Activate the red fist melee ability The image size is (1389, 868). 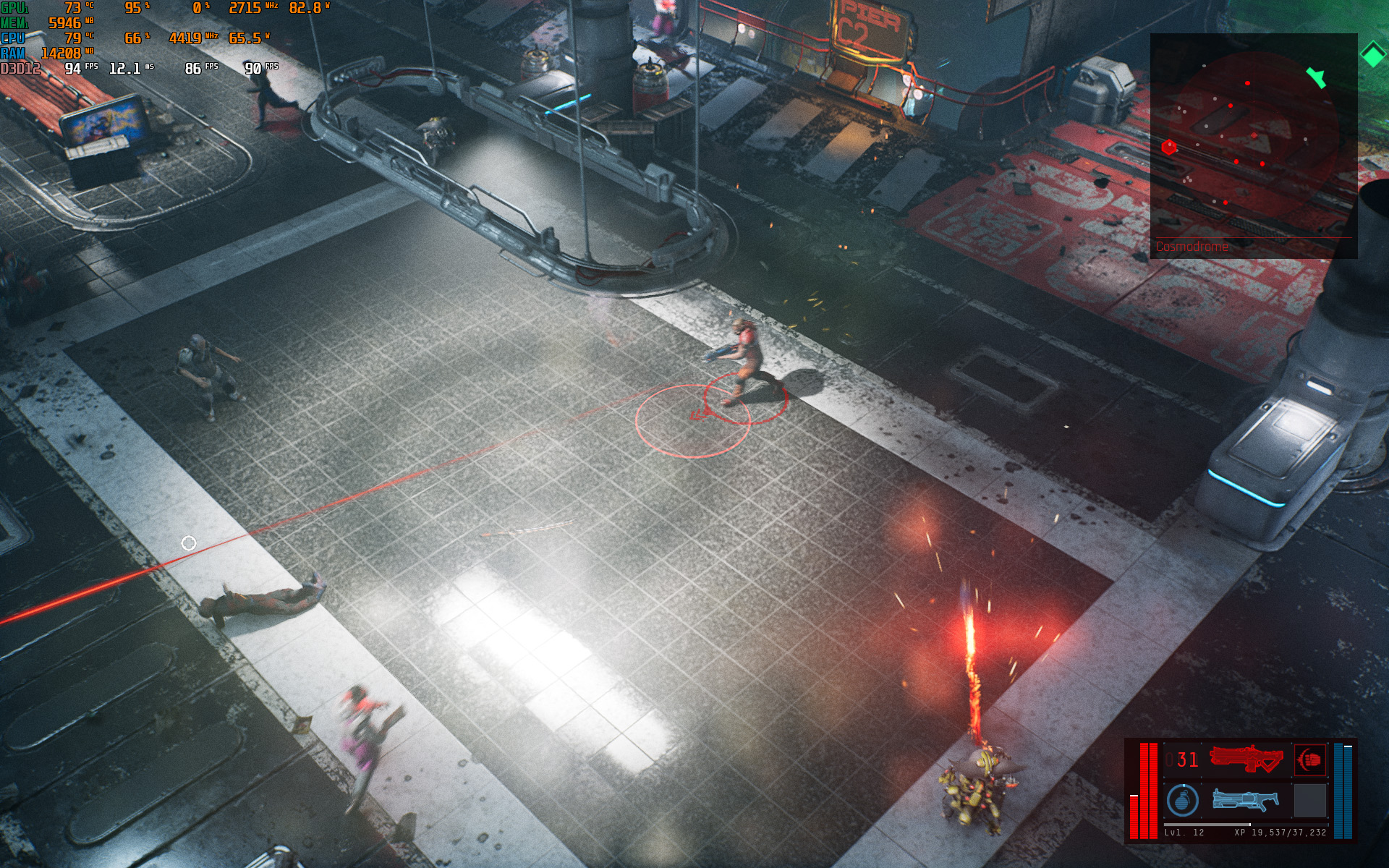1309,759
